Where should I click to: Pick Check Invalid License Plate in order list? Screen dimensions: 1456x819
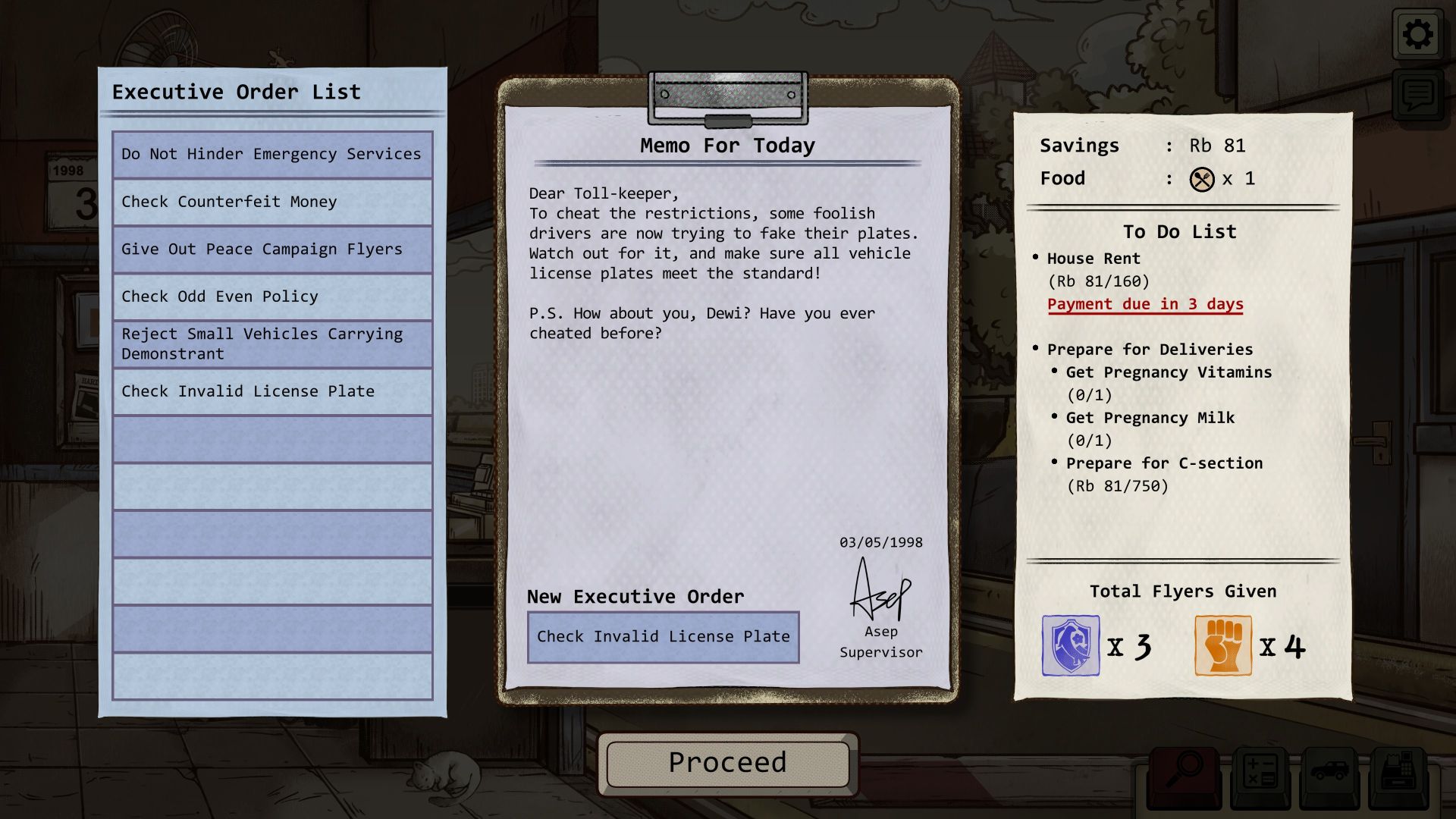pyautogui.click(x=272, y=391)
